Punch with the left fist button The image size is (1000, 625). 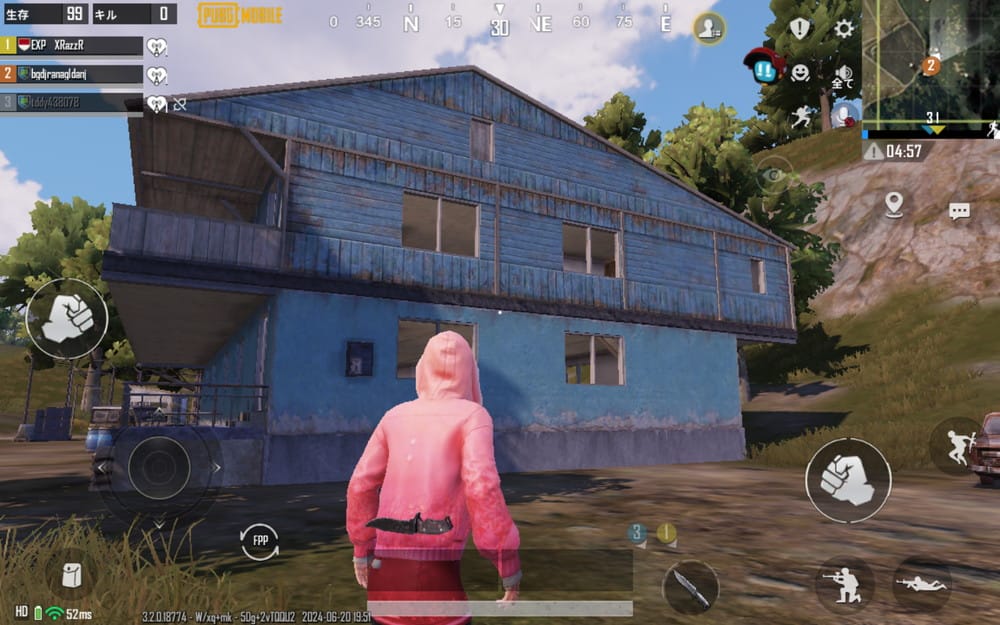(x=66, y=318)
